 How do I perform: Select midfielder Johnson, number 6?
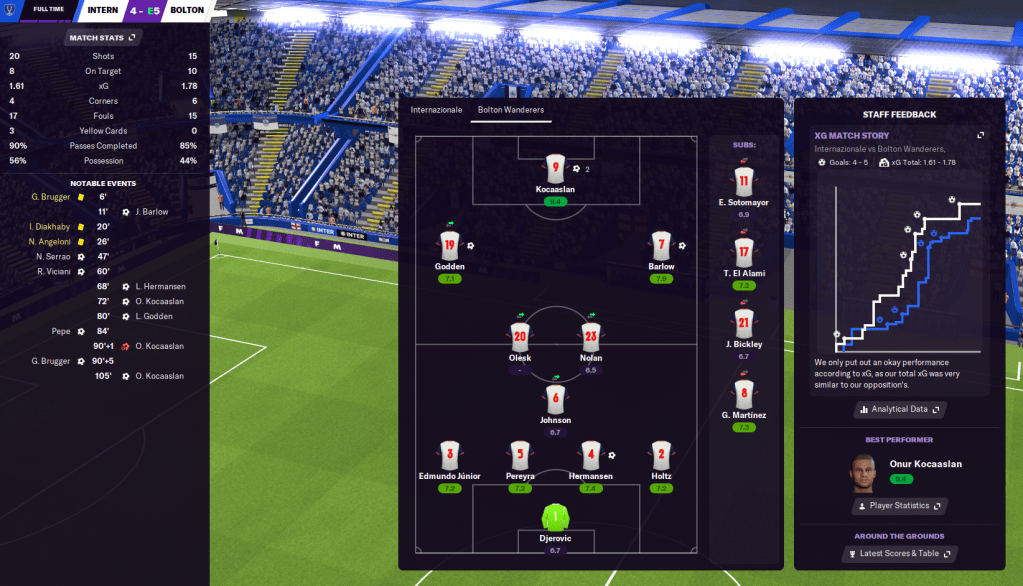[556, 399]
